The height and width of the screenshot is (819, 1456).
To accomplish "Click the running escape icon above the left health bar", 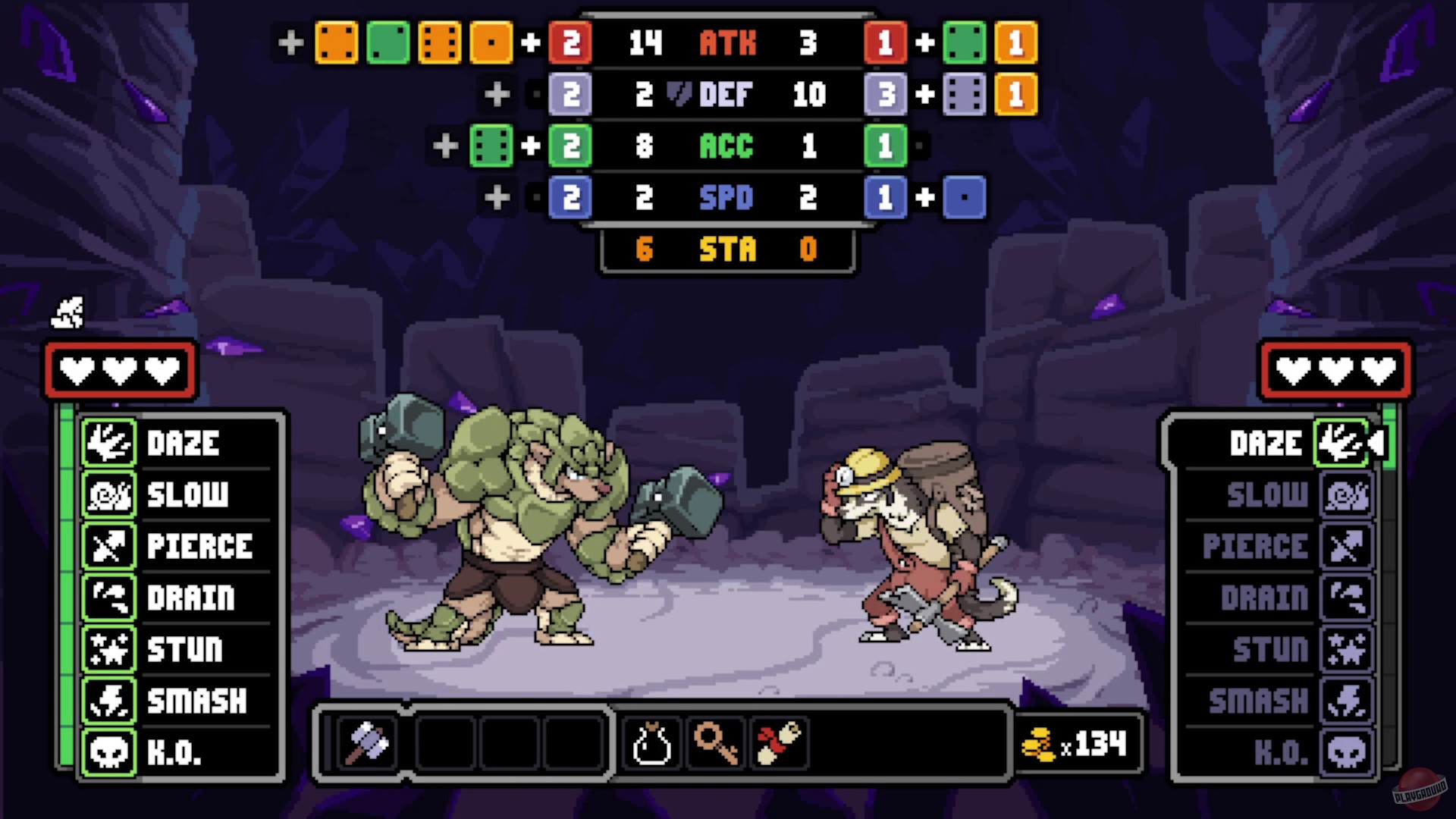I will click(x=67, y=312).
